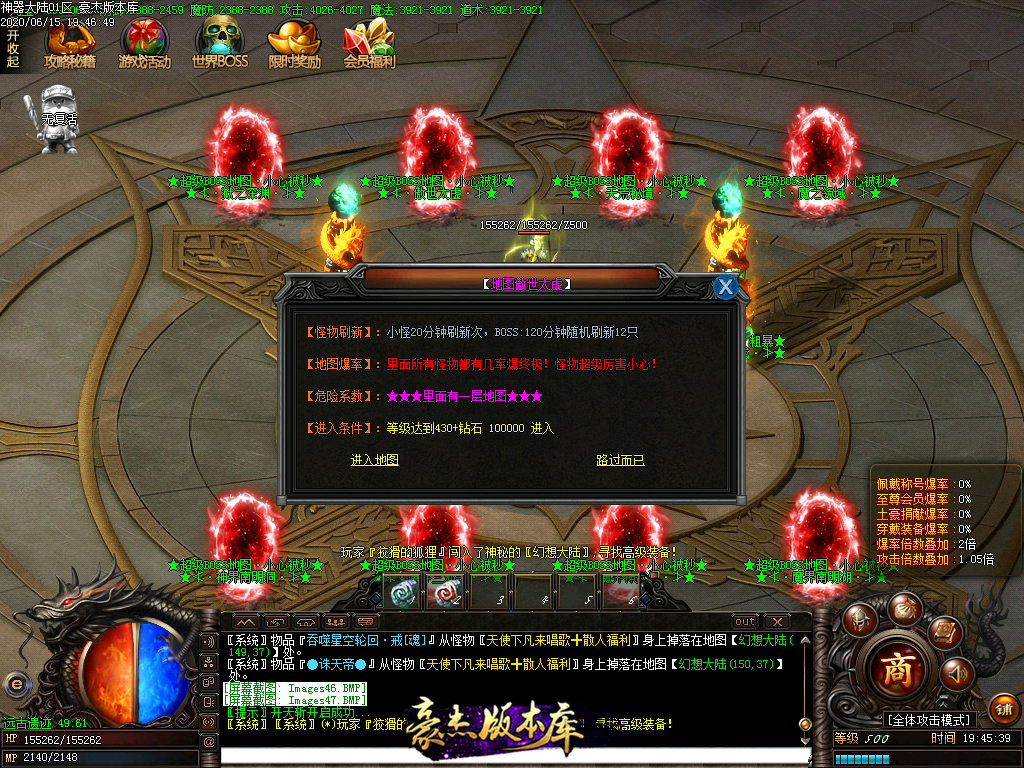This screenshot has width=1024, height=768.
Task: Use the red swirl item in slot 2
Action: 446,593
